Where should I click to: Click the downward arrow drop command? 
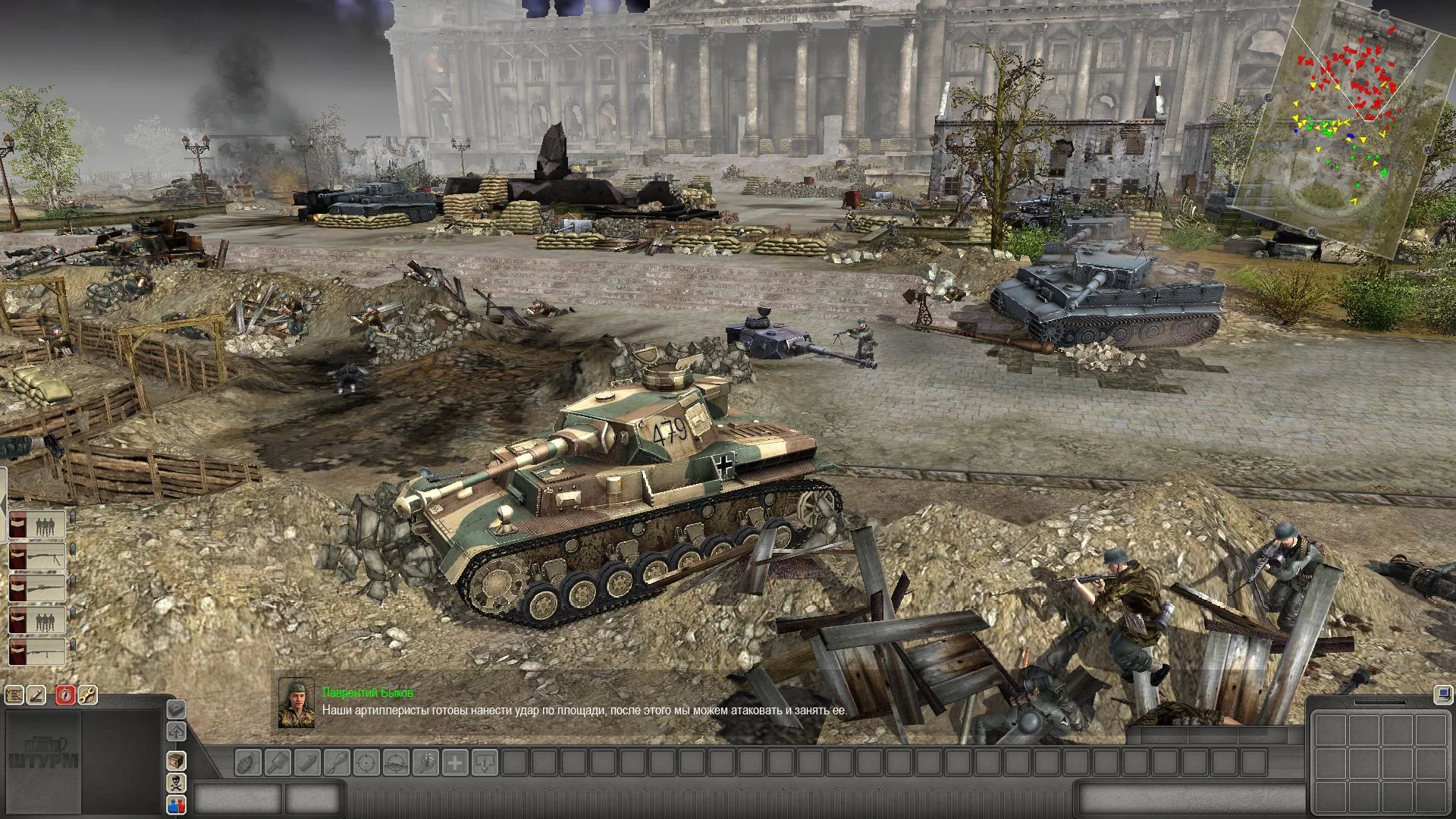click(485, 762)
